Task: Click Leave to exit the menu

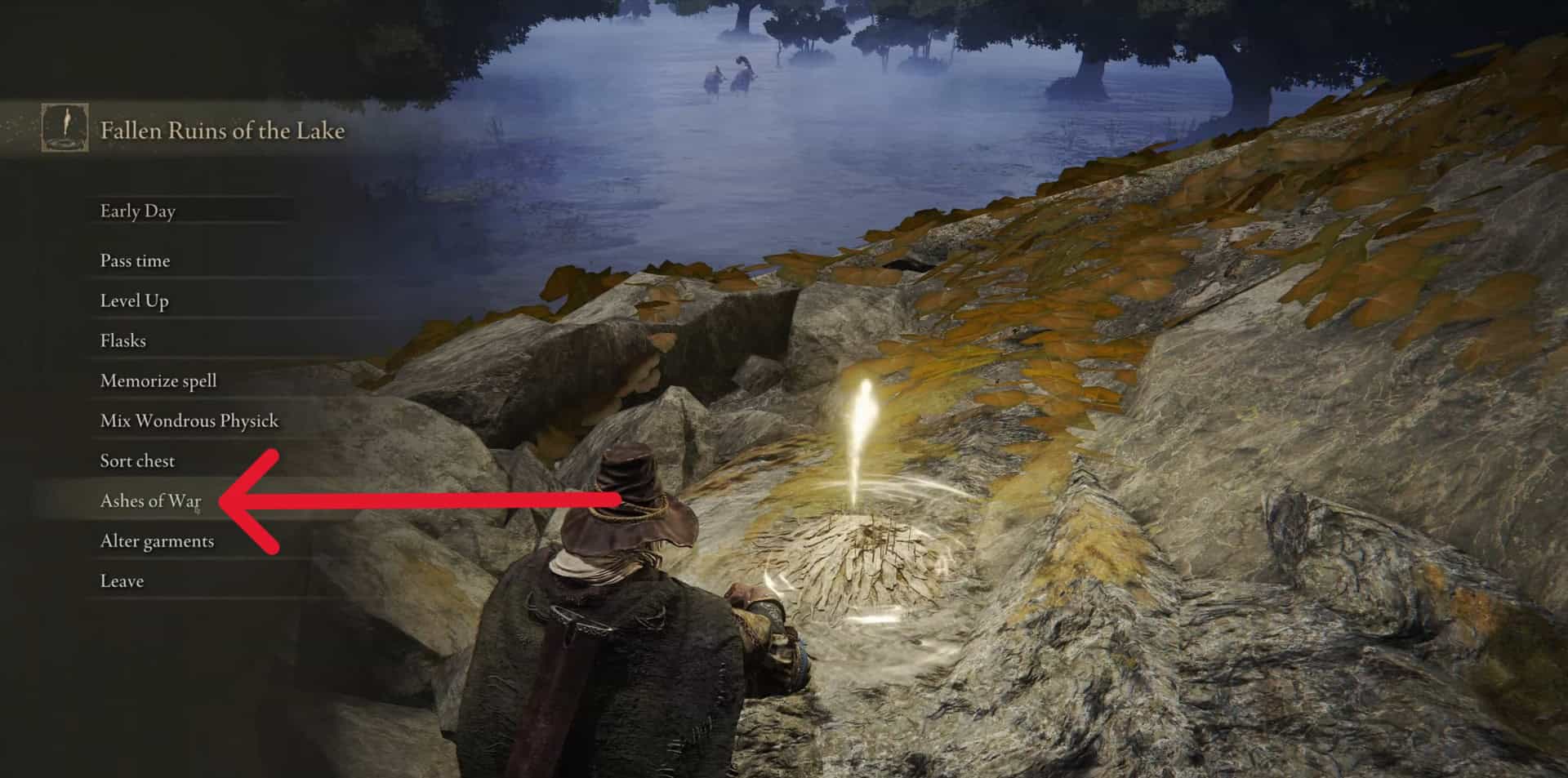Action: click(122, 580)
